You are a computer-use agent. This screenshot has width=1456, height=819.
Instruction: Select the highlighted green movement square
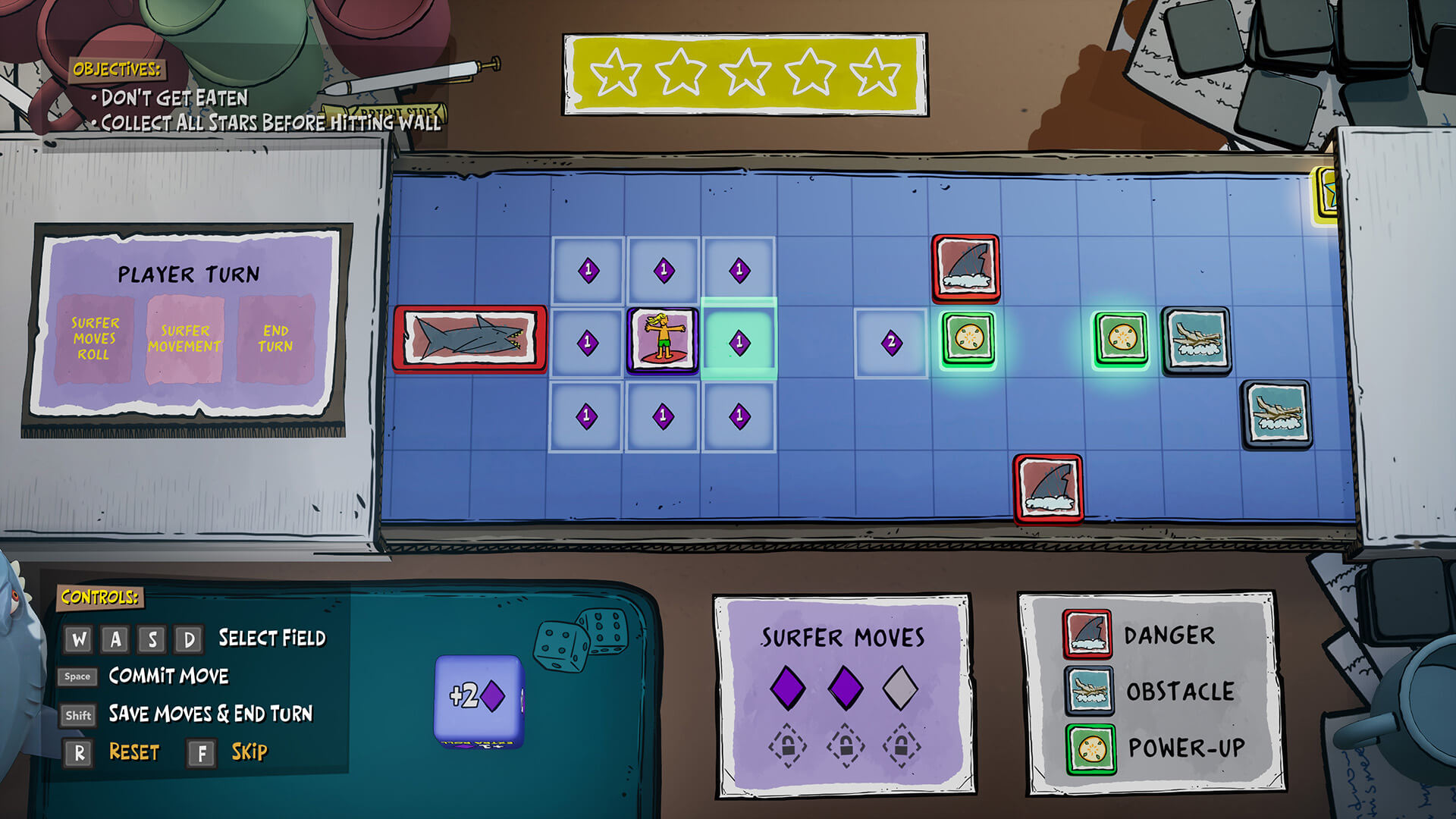click(739, 340)
